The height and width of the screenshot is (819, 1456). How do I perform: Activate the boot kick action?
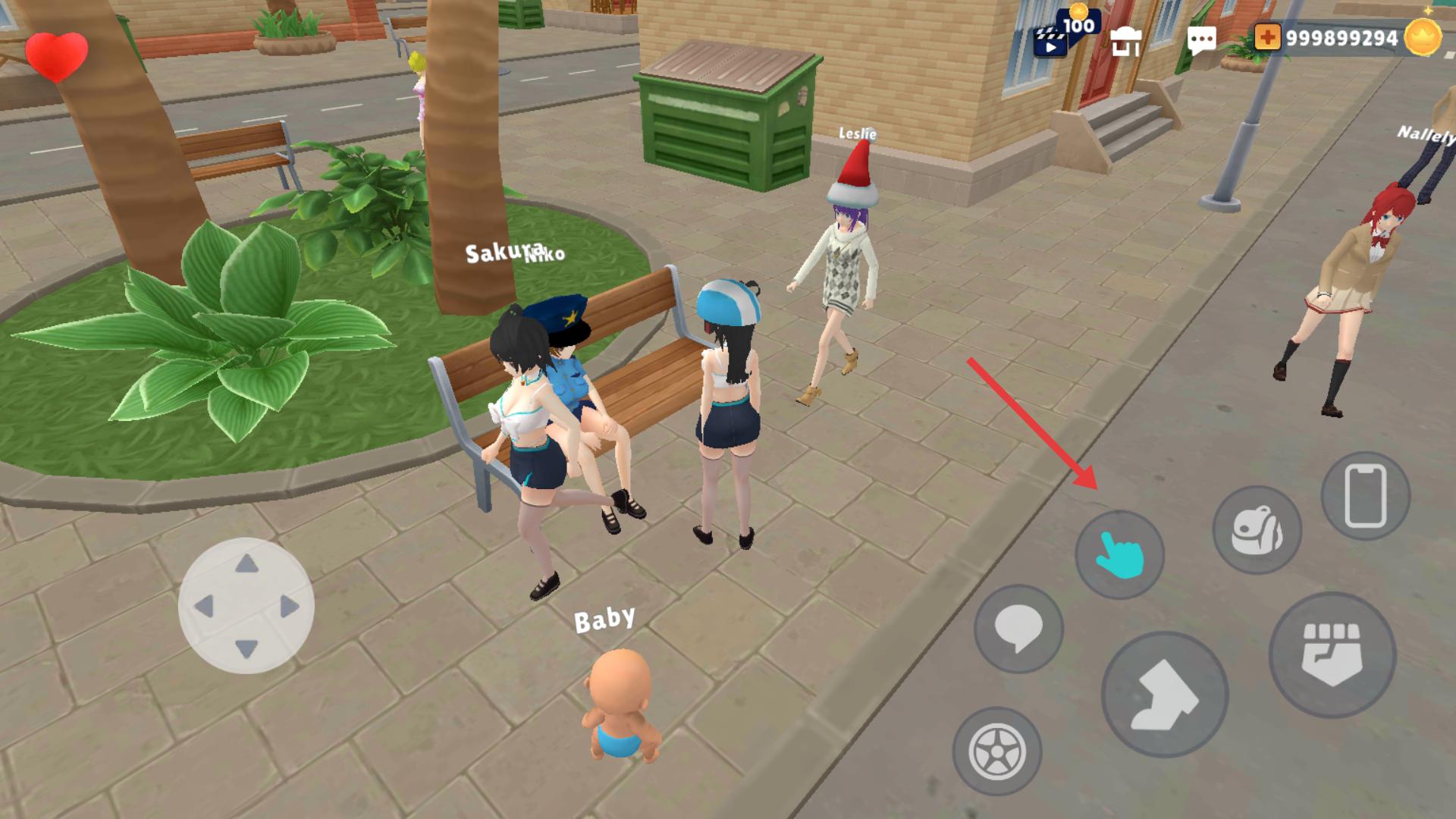1164,695
